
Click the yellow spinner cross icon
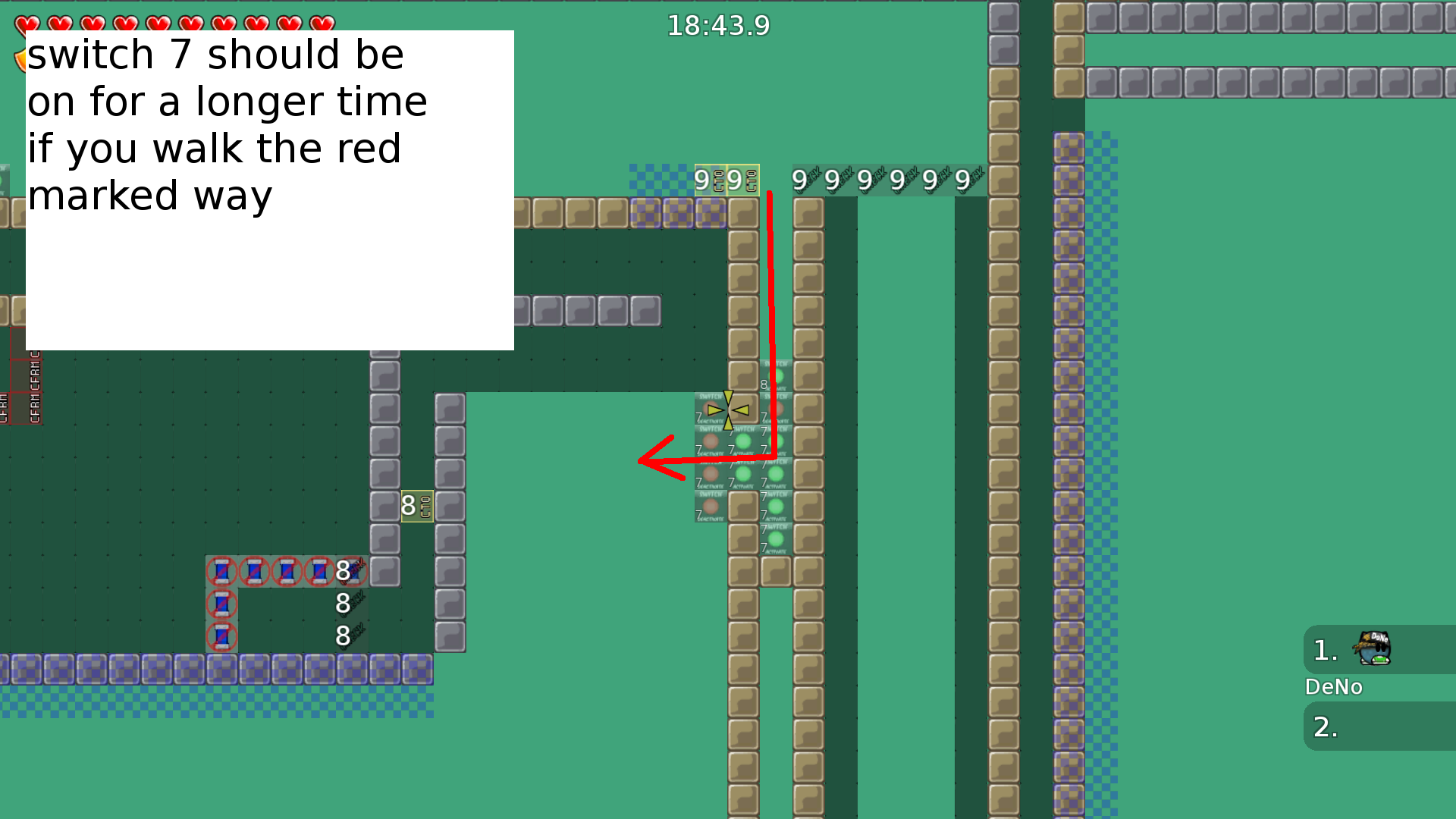tap(728, 409)
